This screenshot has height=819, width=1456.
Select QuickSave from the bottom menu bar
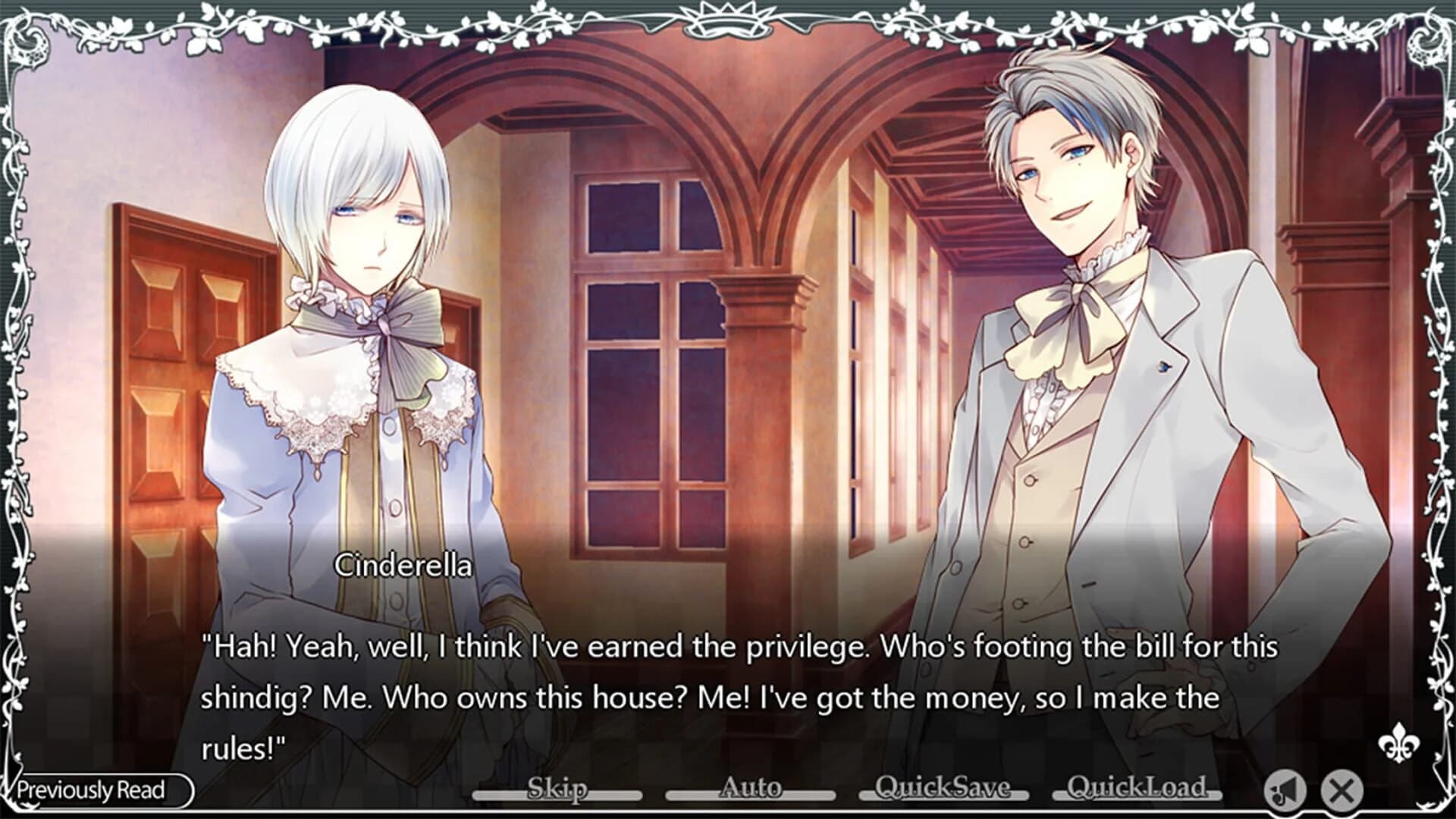point(943,790)
